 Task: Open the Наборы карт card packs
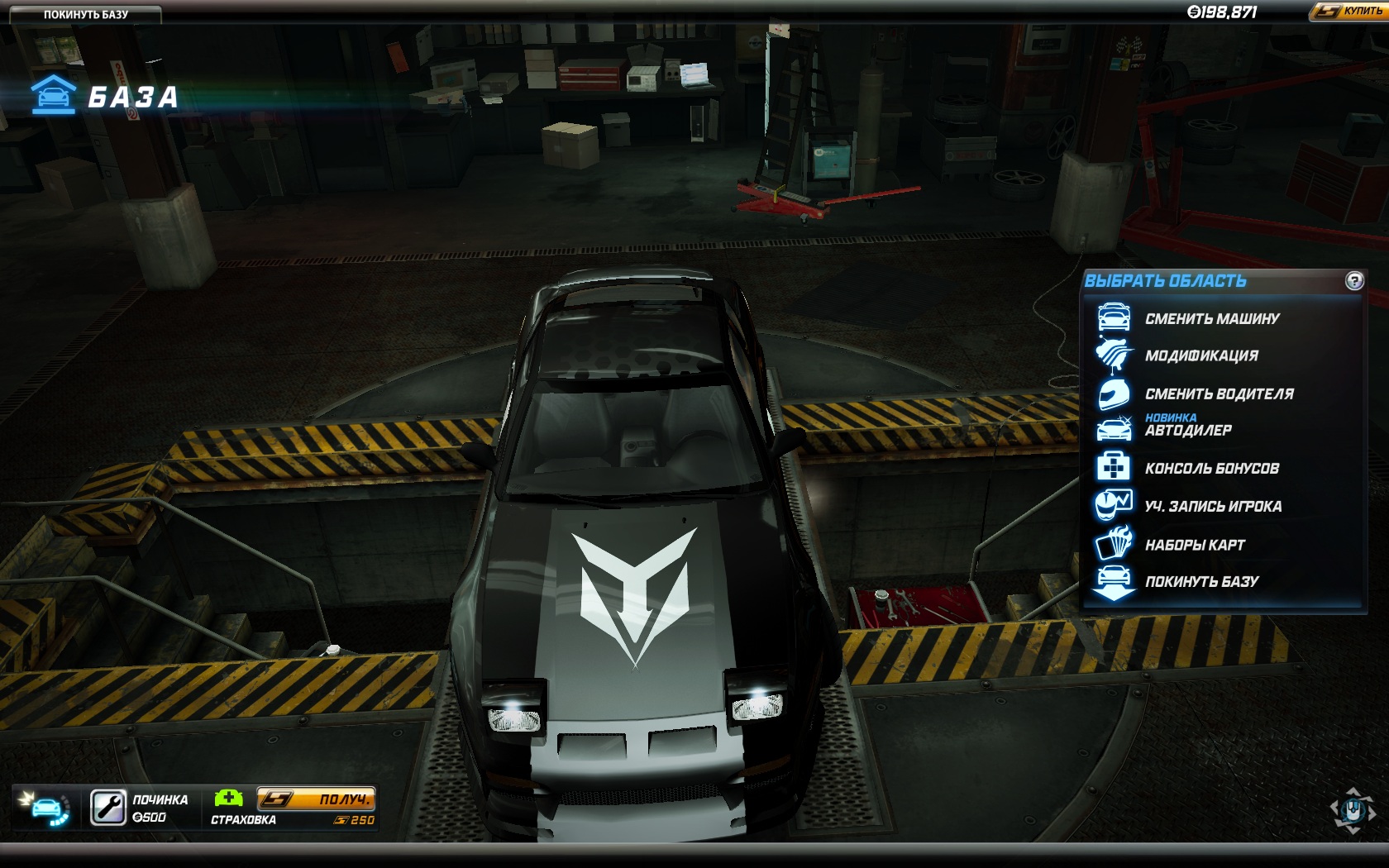point(1194,545)
